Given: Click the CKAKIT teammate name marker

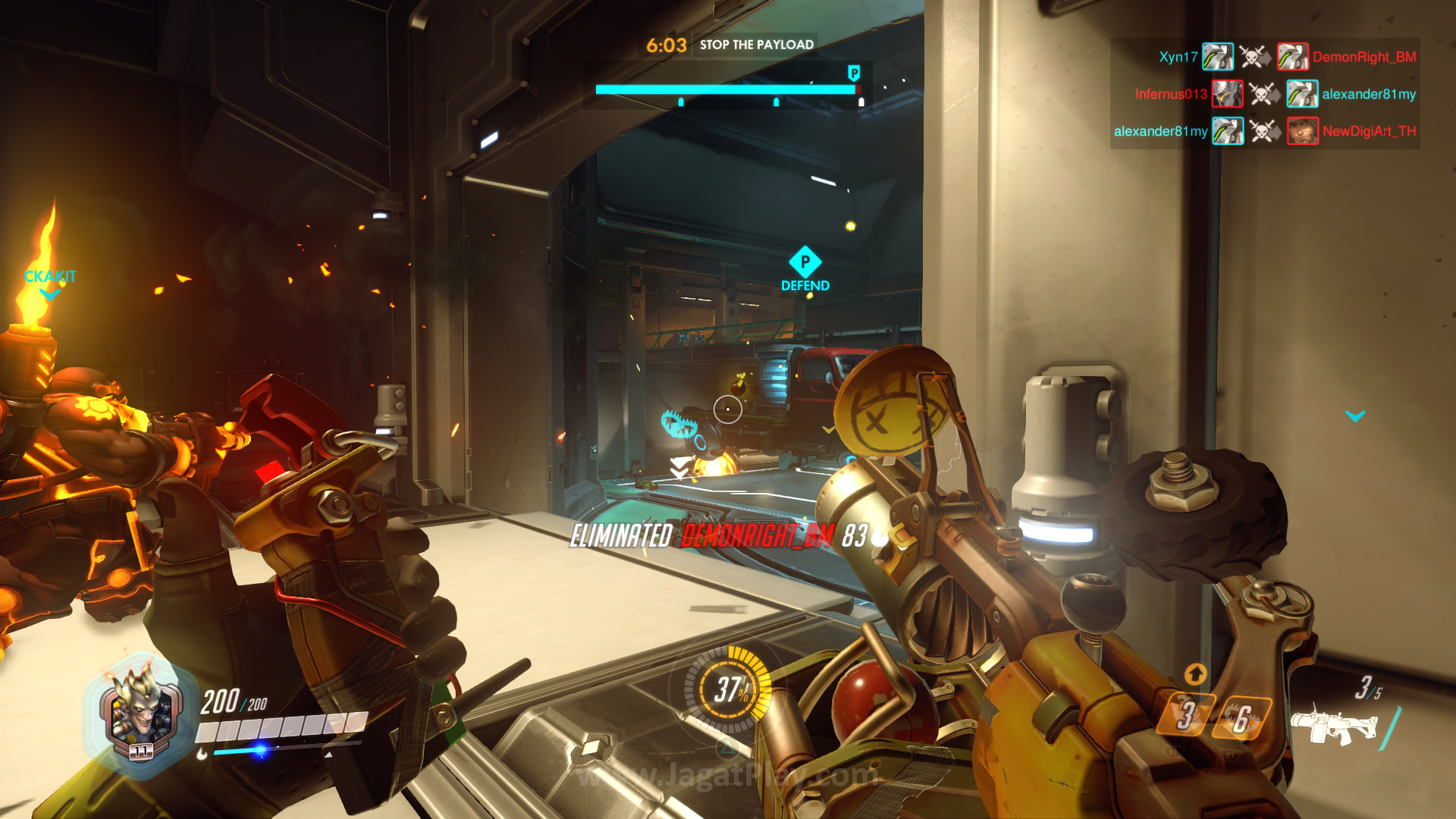Looking at the screenshot, I should [x=50, y=277].
